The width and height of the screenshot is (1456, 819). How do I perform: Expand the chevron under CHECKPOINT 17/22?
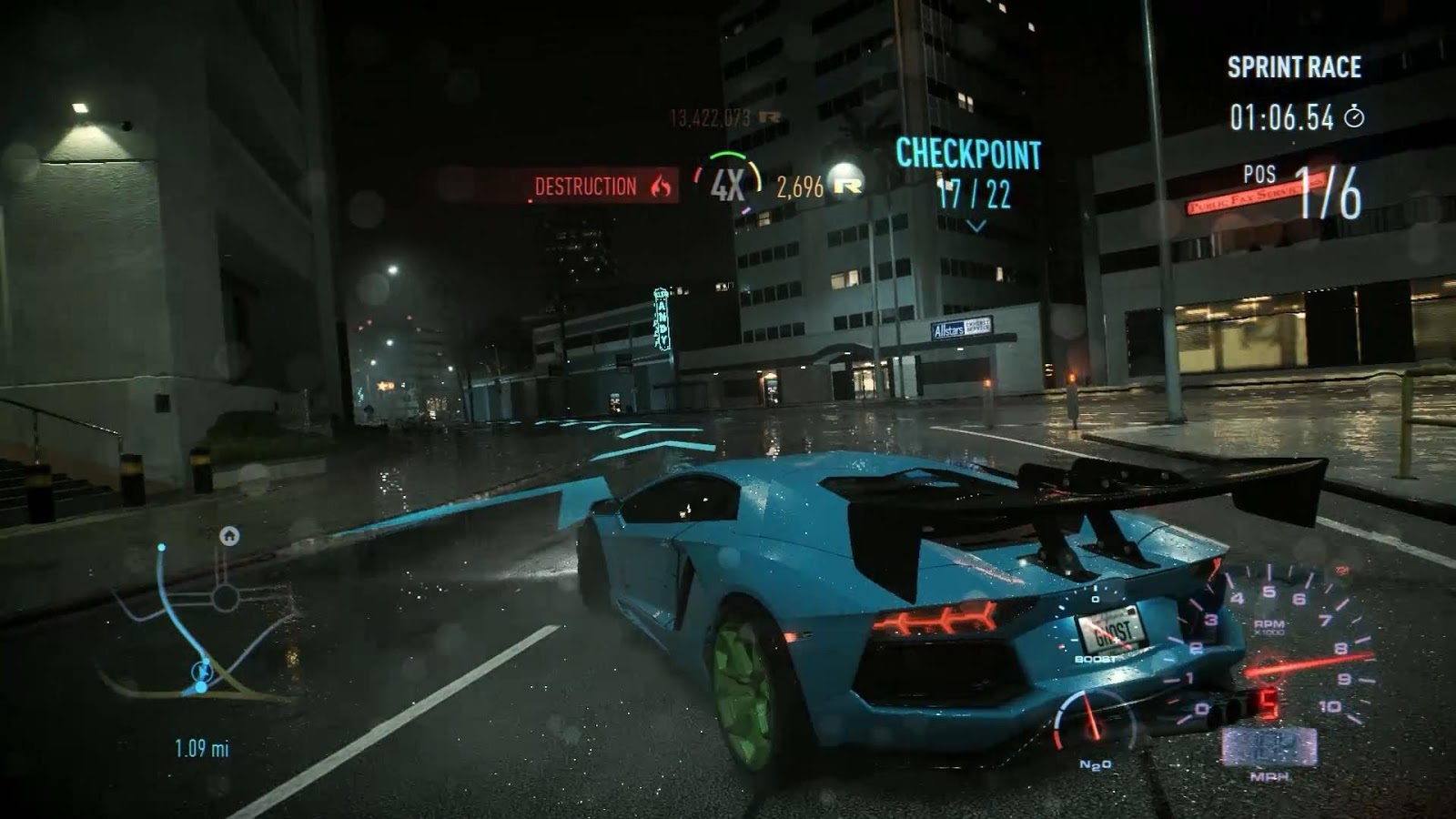[979, 225]
